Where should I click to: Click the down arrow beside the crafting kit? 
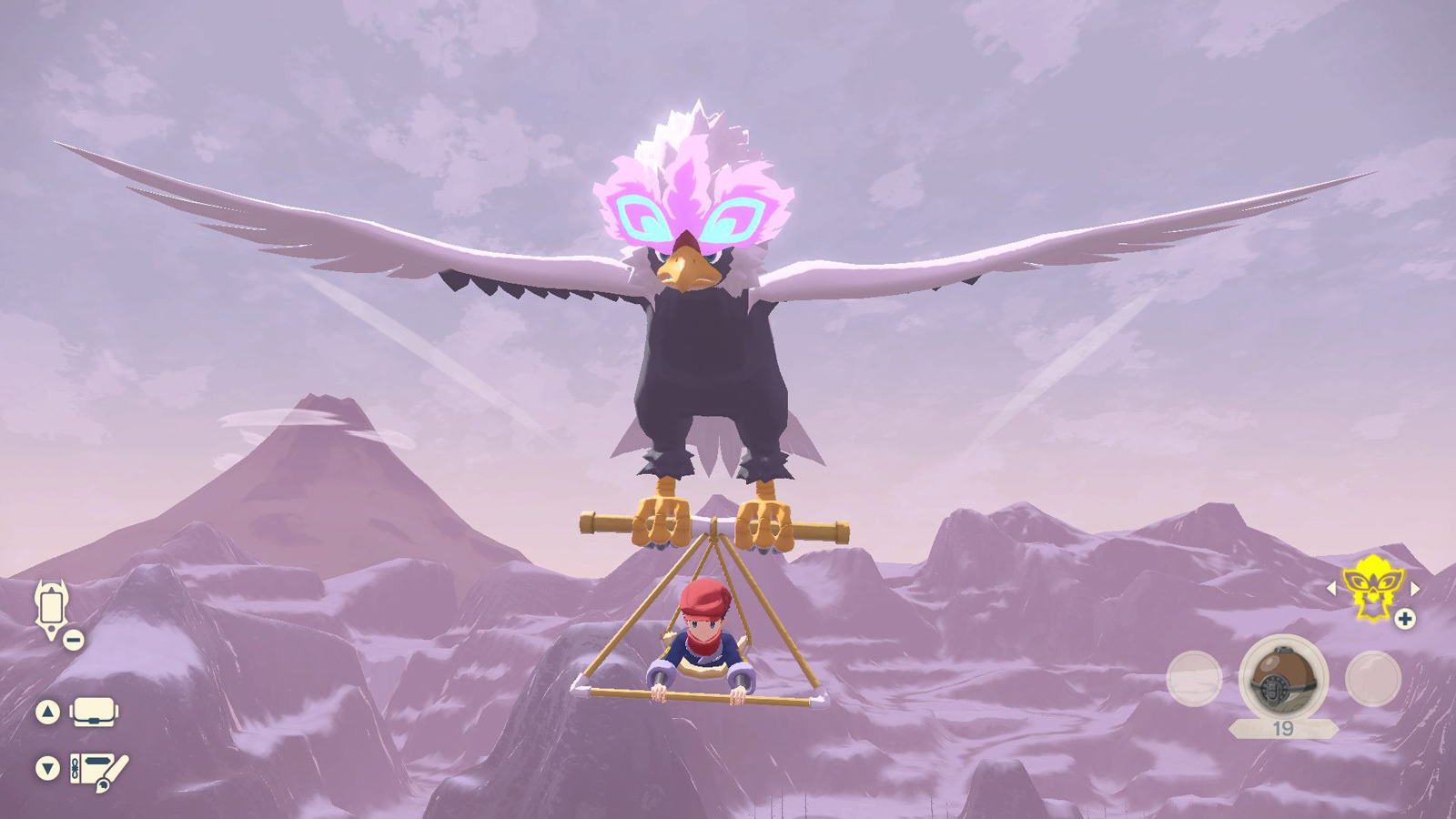pyautogui.click(x=47, y=766)
